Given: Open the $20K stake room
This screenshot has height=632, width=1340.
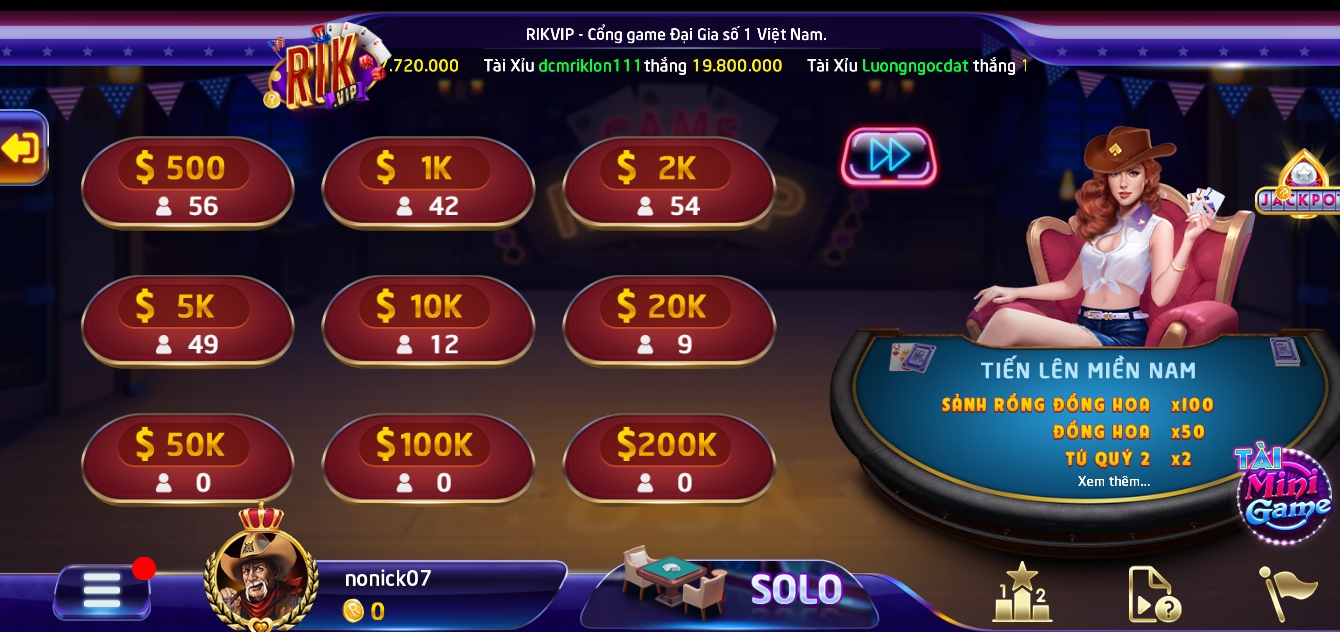Looking at the screenshot, I should click(669, 322).
